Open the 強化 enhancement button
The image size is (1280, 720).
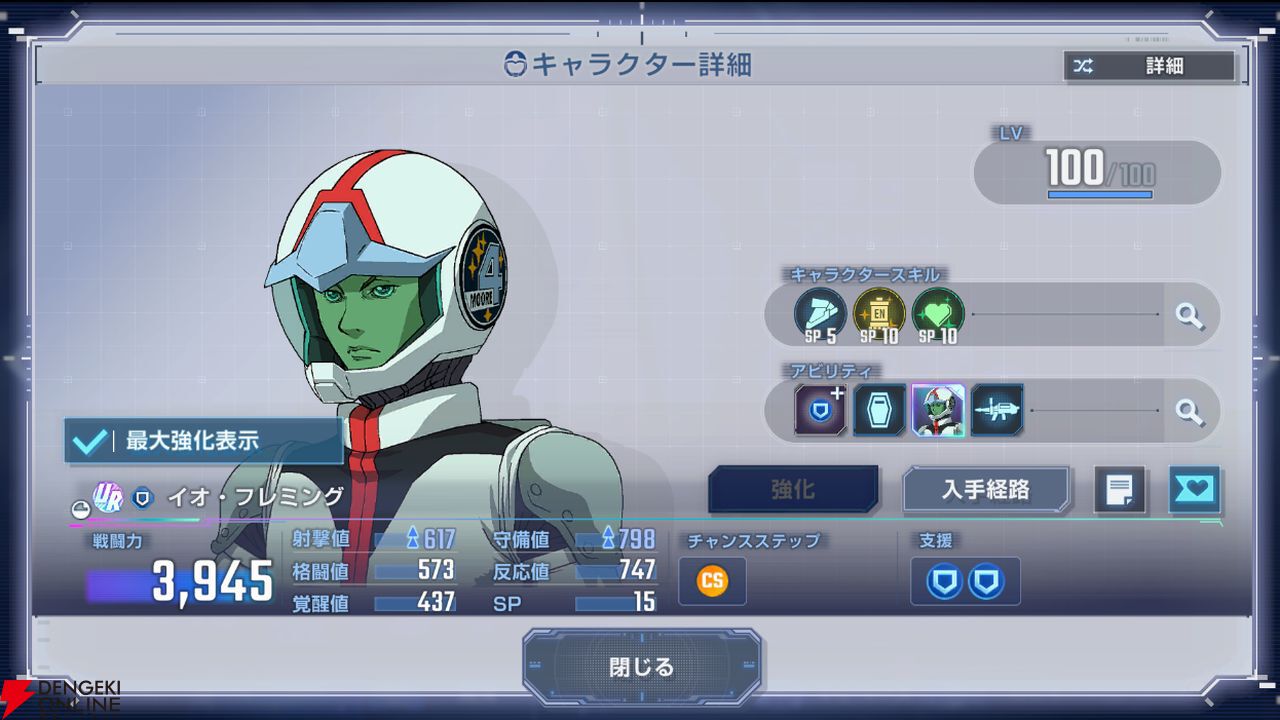coord(793,490)
